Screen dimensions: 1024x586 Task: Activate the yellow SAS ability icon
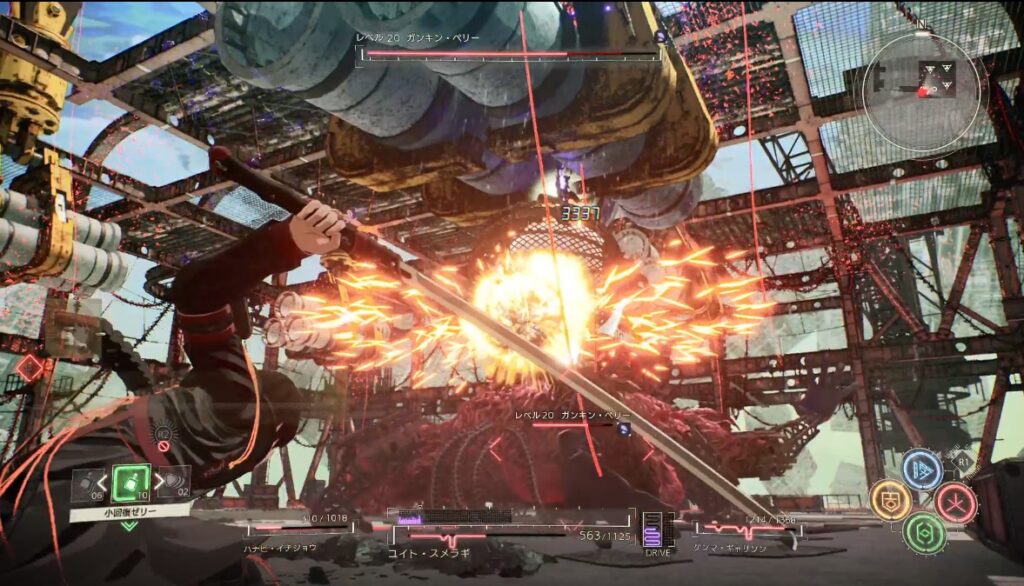tap(888, 500)
